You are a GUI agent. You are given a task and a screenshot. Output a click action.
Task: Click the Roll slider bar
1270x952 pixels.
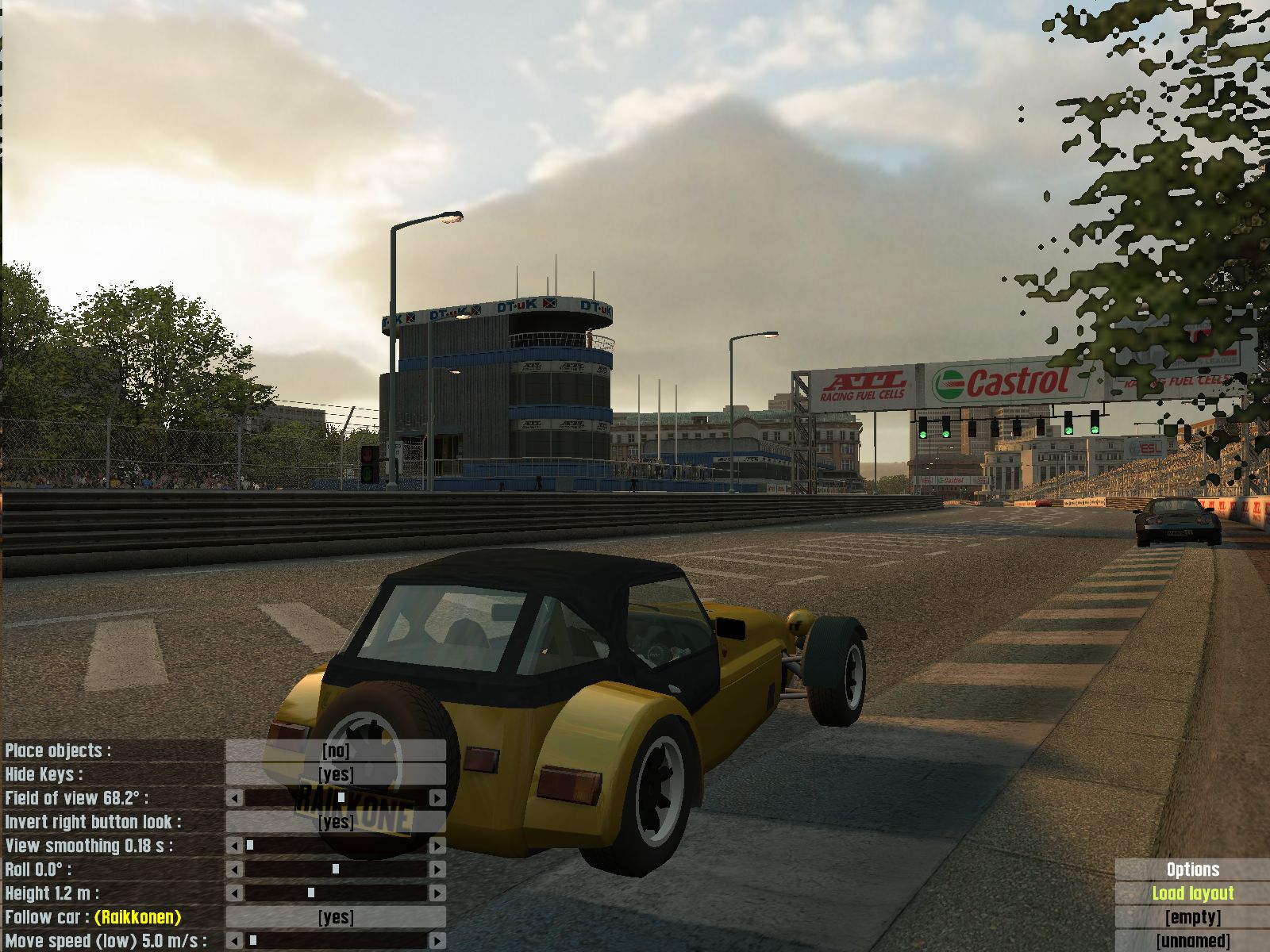point(336,869)
